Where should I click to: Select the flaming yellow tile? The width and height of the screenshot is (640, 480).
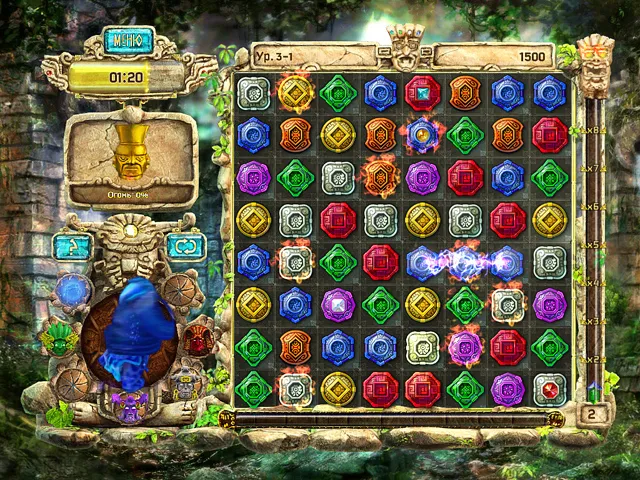pyautogui.click(x=295, y=93)
